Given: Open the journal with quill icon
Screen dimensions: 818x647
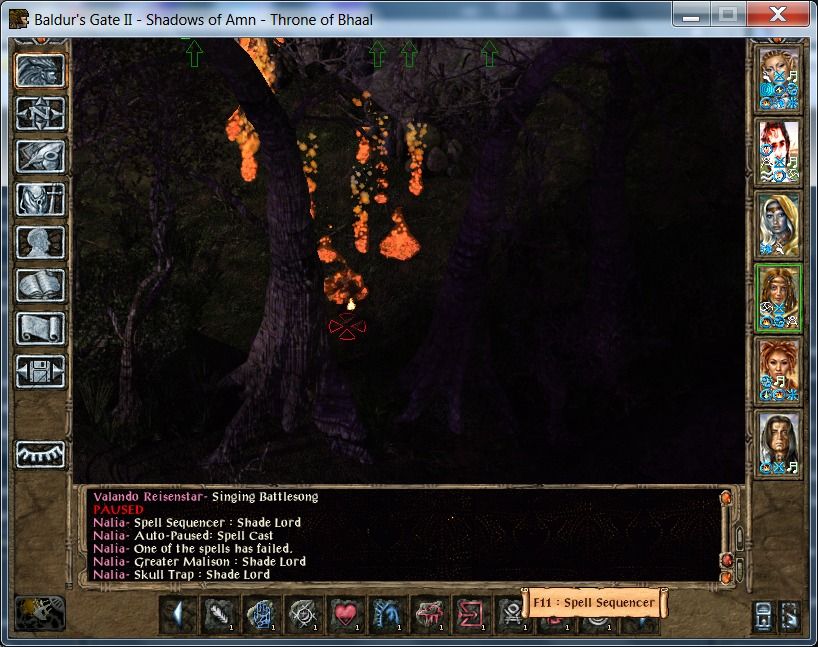Looking at the screenshot, I should (x=41, y=156).
